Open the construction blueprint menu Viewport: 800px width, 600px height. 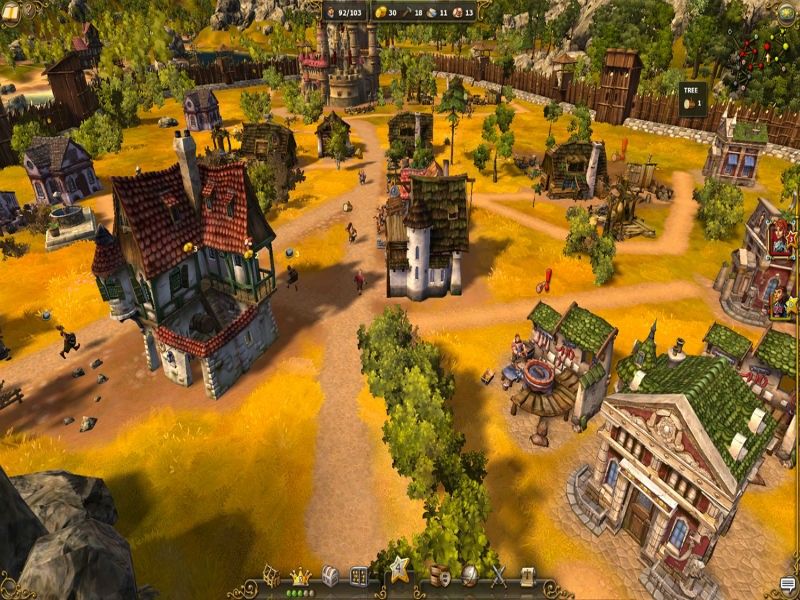coord(271,575)
